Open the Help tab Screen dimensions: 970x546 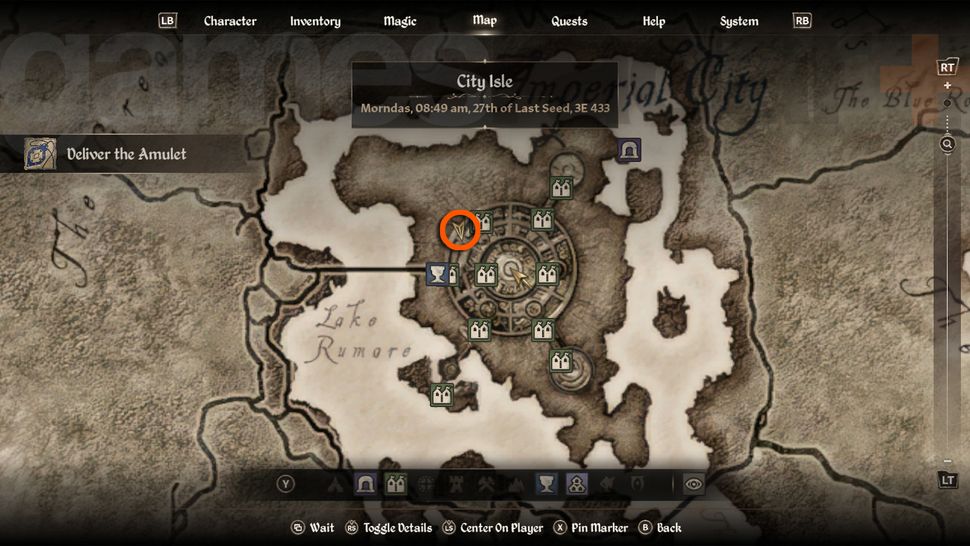(x=654, y=21)
